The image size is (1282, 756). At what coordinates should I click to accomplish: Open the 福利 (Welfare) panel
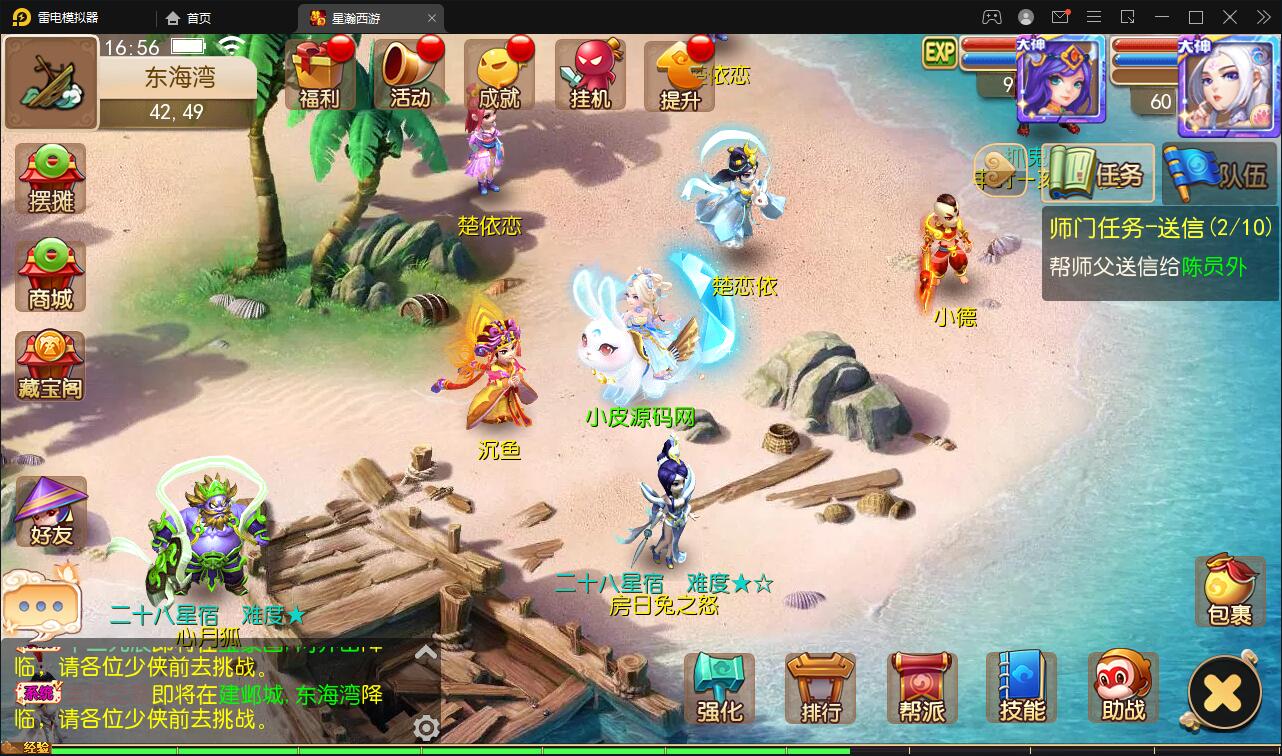tap(319, 75)
